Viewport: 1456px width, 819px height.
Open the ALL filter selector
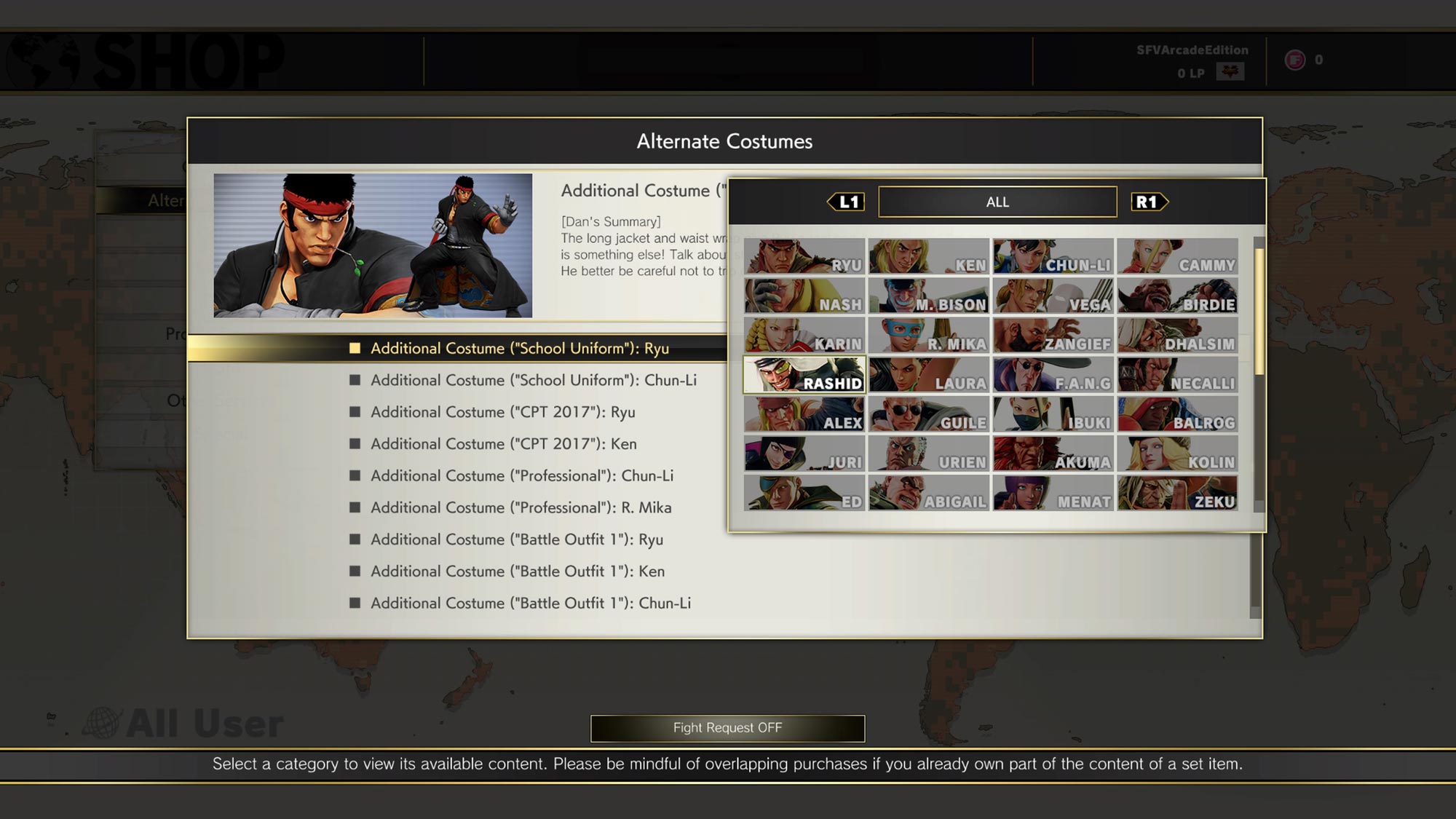[997, 202]
